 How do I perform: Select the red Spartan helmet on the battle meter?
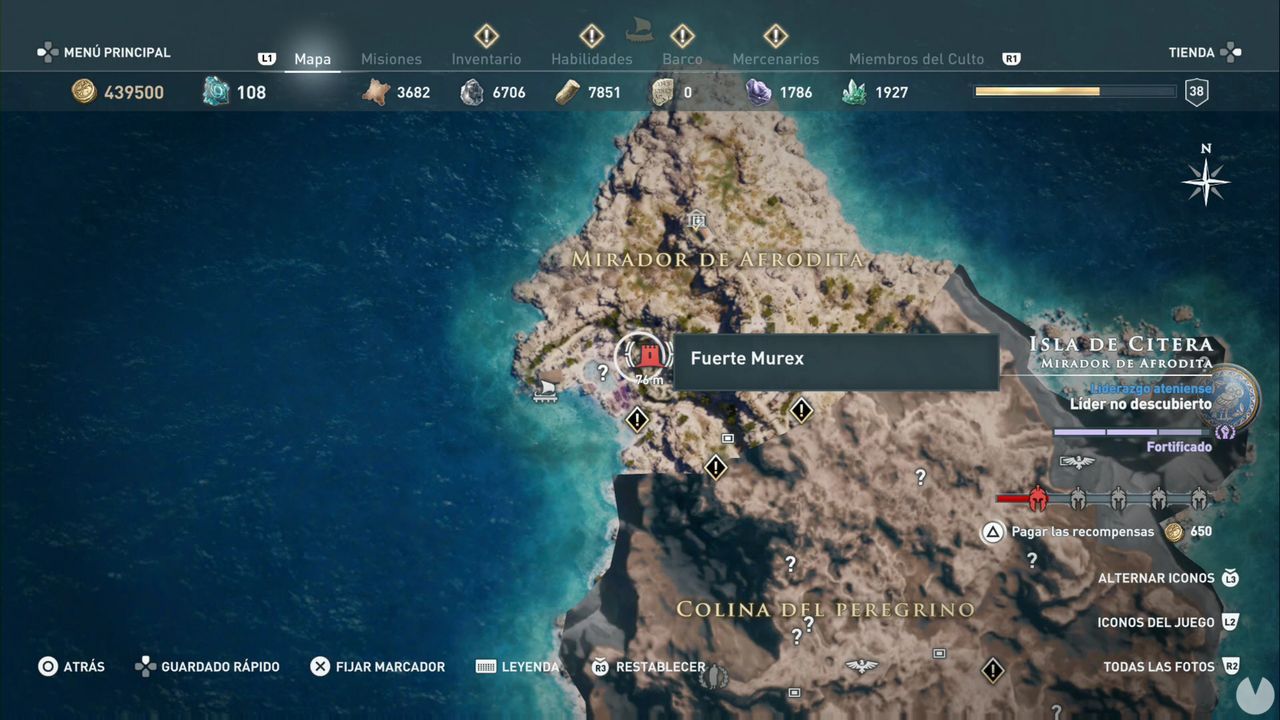(x=1037, y=498)
